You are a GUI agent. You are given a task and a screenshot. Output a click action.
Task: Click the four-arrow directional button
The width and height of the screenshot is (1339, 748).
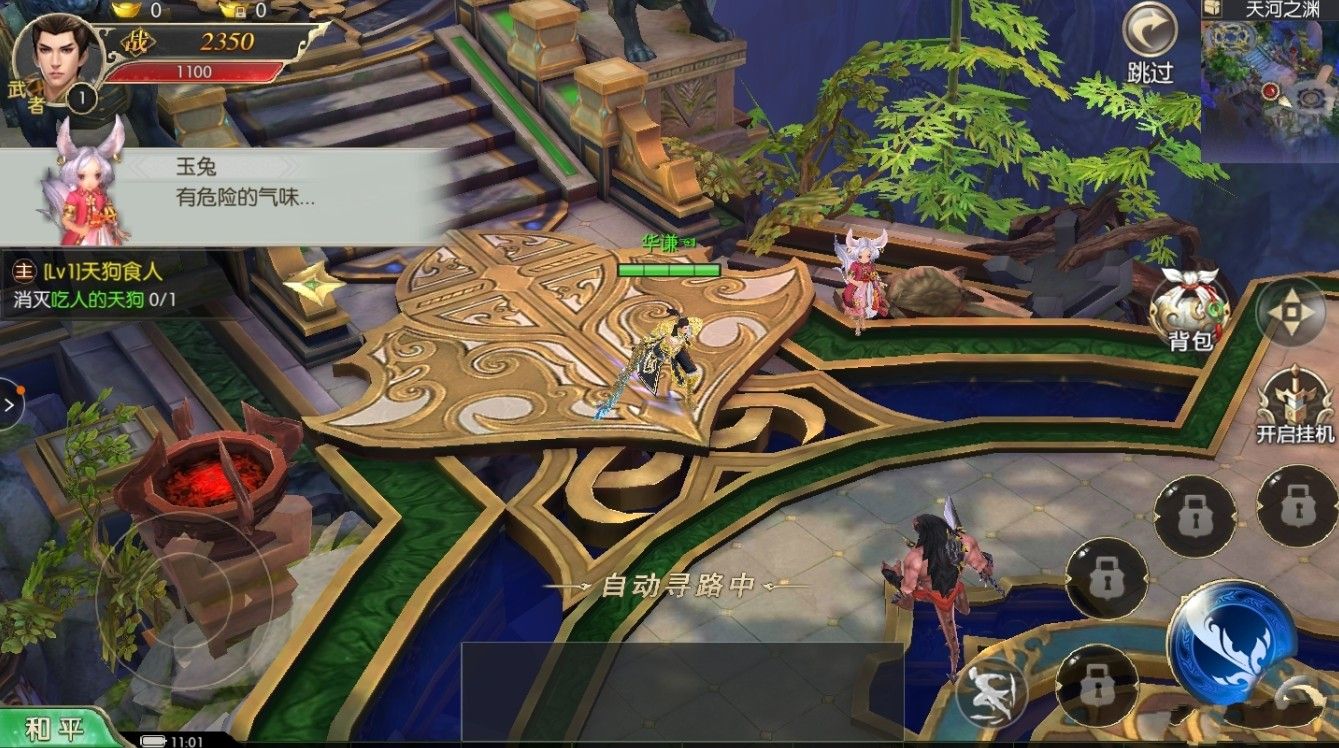[1290, 312]
